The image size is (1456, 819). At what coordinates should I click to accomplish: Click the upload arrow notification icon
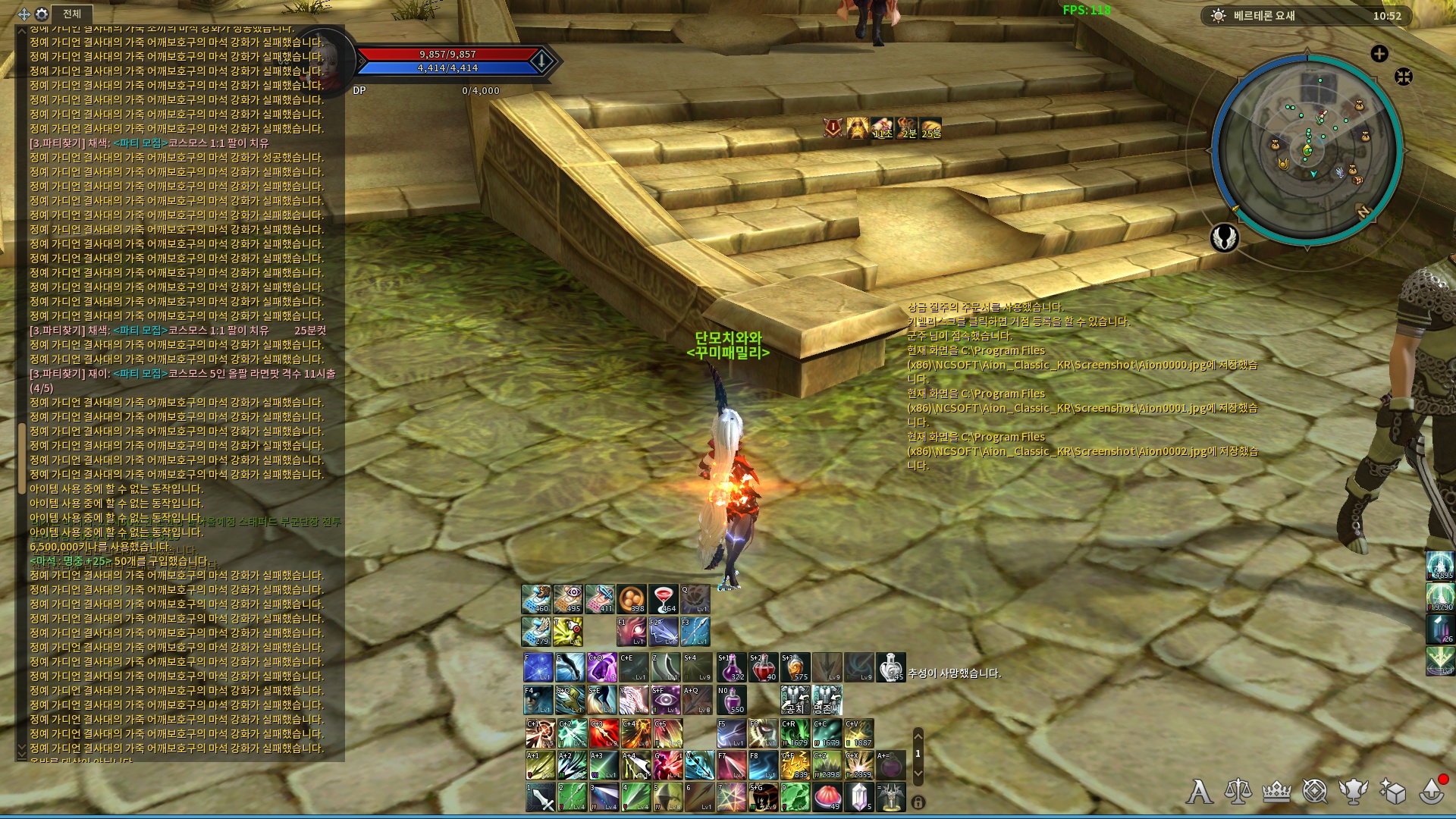pos(1432,792)
